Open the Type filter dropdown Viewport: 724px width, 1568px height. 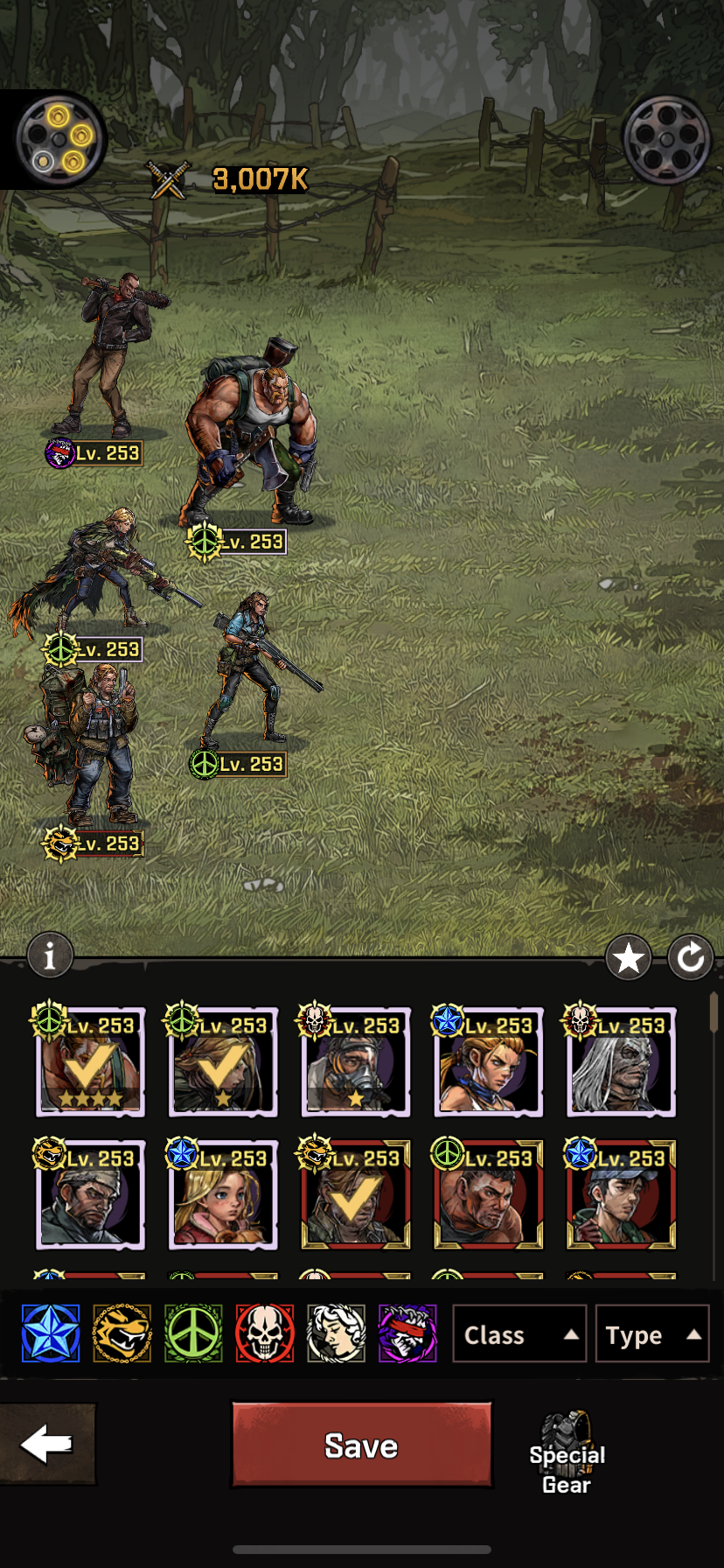click(x=651, y=1334)
